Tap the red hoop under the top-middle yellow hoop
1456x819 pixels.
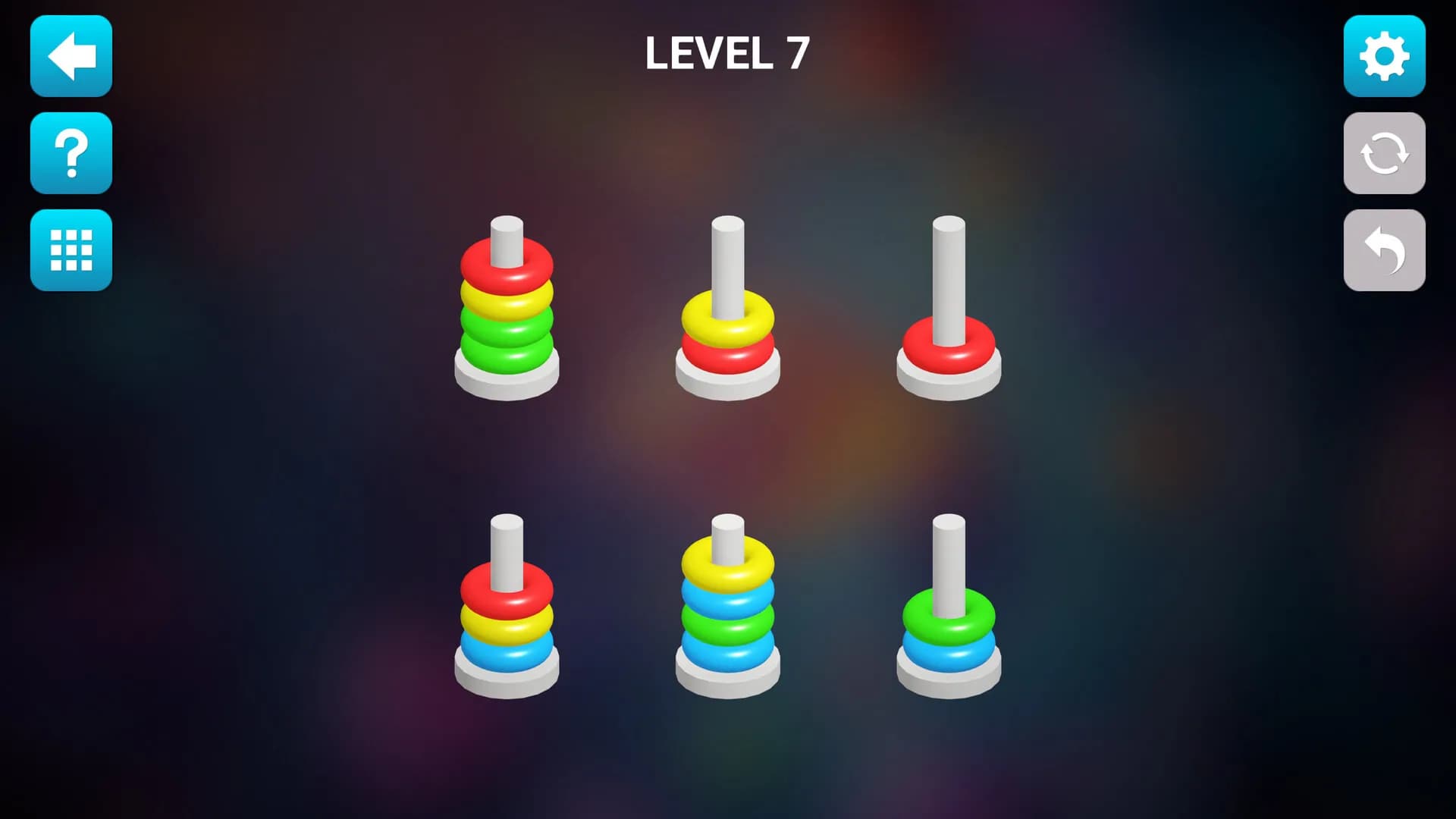(x=726, y=353)
